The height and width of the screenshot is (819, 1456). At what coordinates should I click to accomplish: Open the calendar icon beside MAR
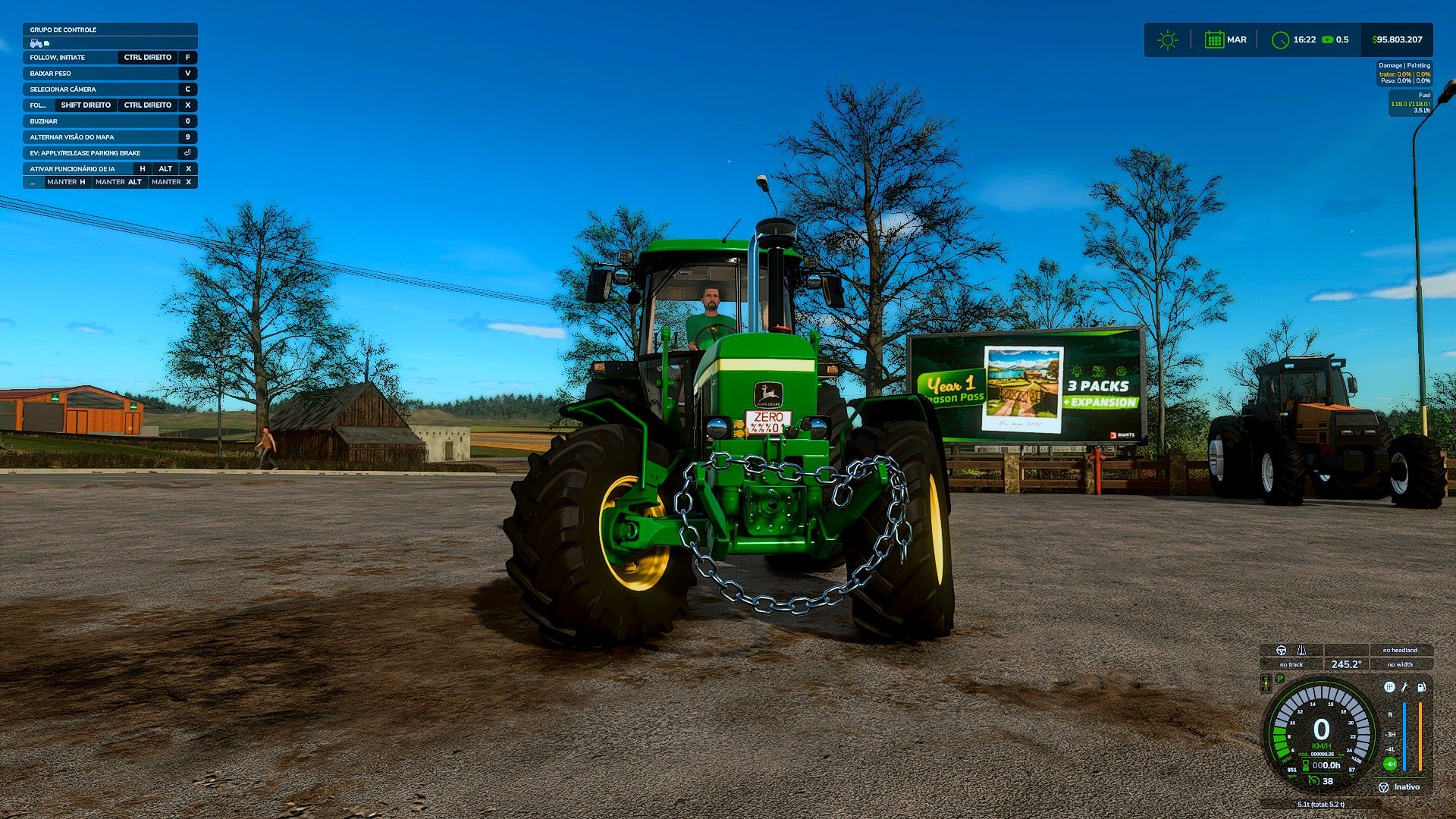pyautogui.click(x=1214, y=40)
